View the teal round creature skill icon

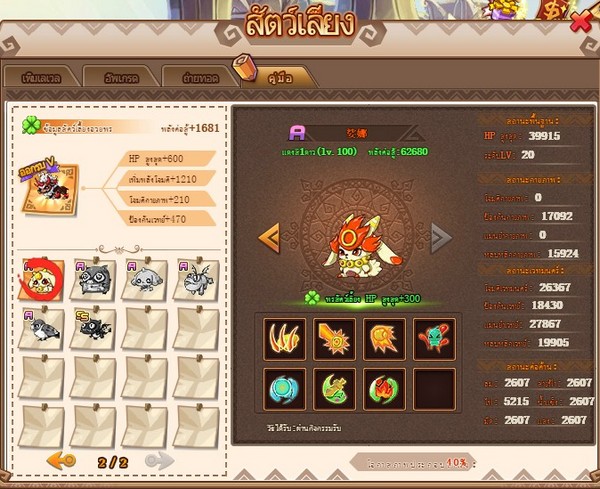coord(435,337)
